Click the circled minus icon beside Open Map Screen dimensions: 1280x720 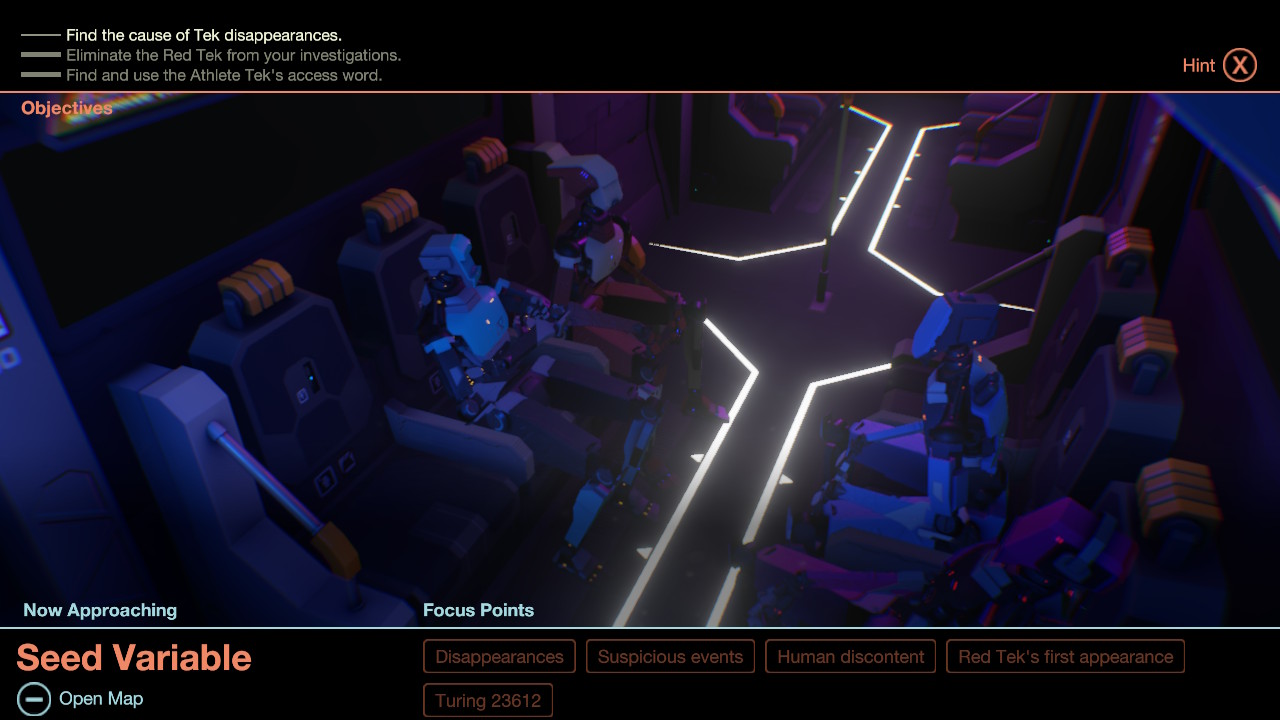tap(36, 699)
